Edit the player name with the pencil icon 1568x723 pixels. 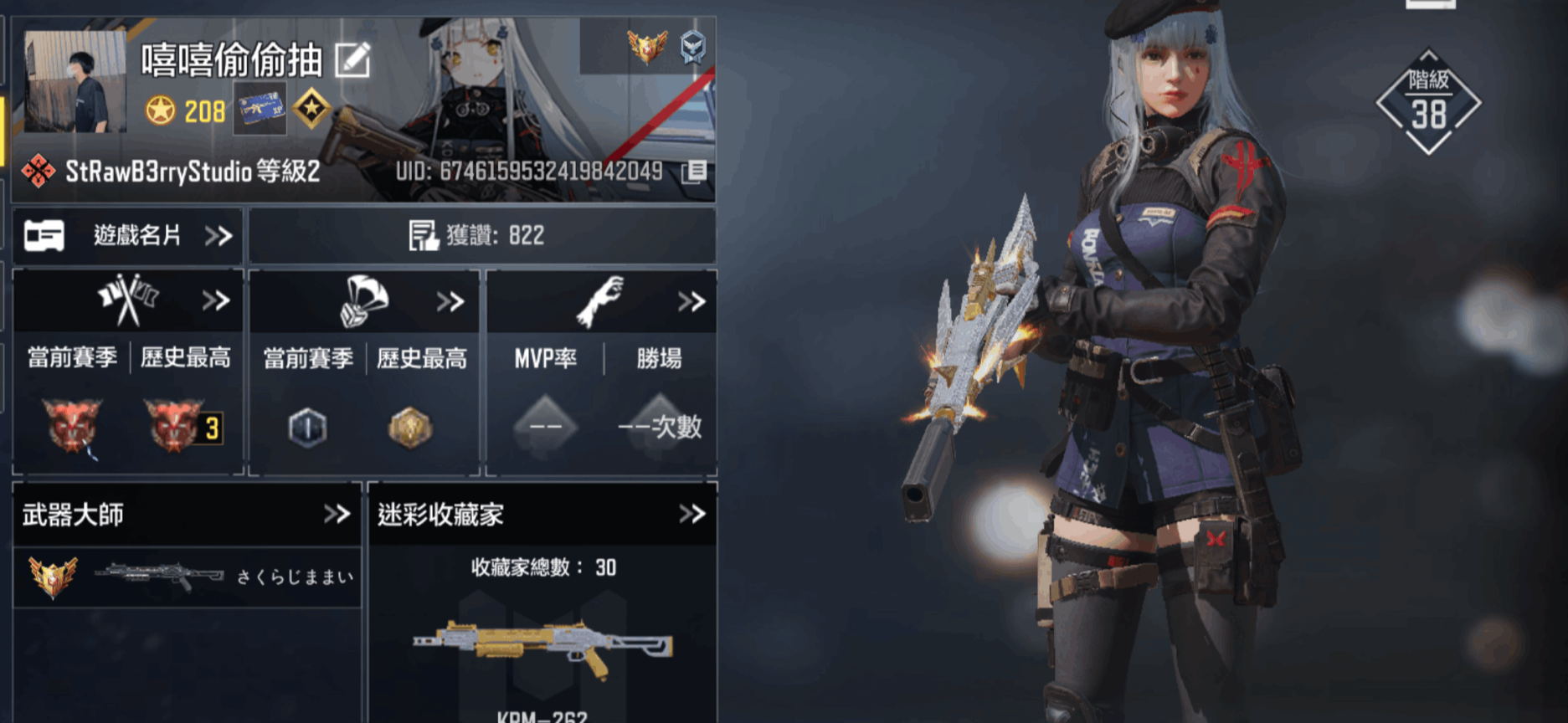352,60
